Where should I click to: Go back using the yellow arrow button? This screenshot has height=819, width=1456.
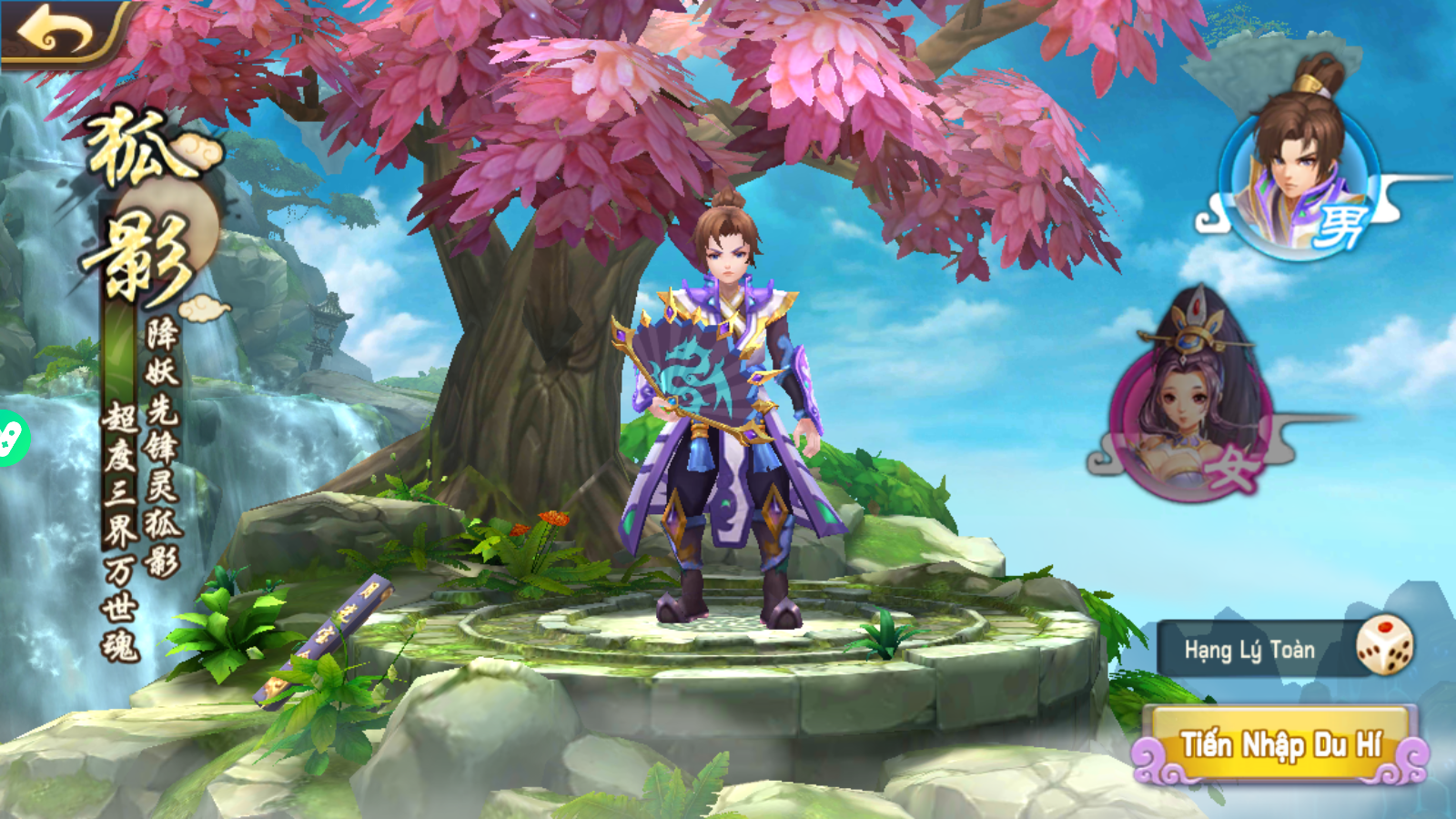(56, 33)
